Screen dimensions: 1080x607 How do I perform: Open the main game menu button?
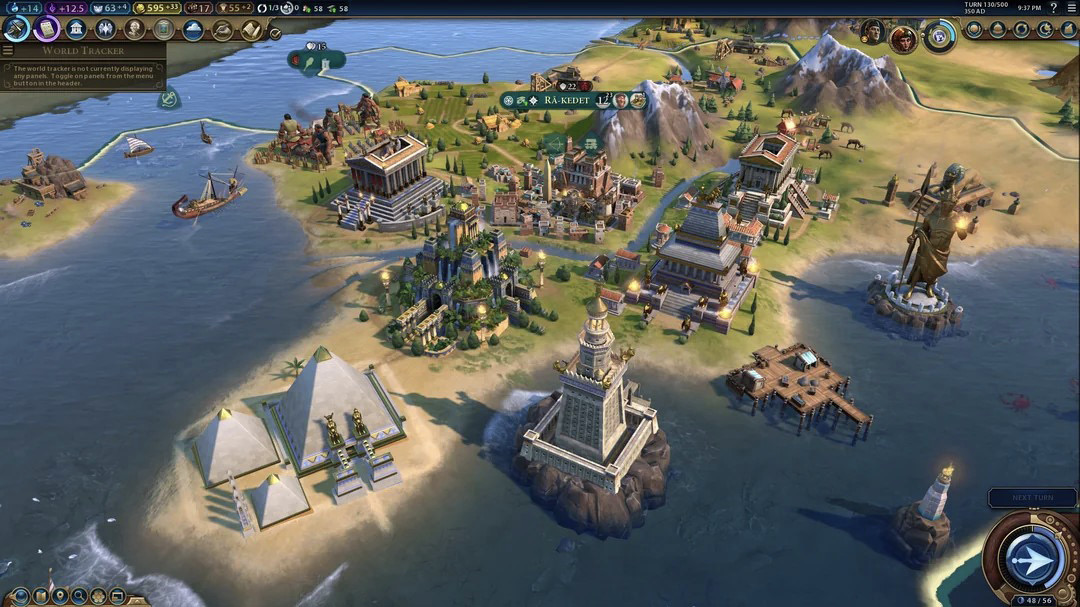1071,7
